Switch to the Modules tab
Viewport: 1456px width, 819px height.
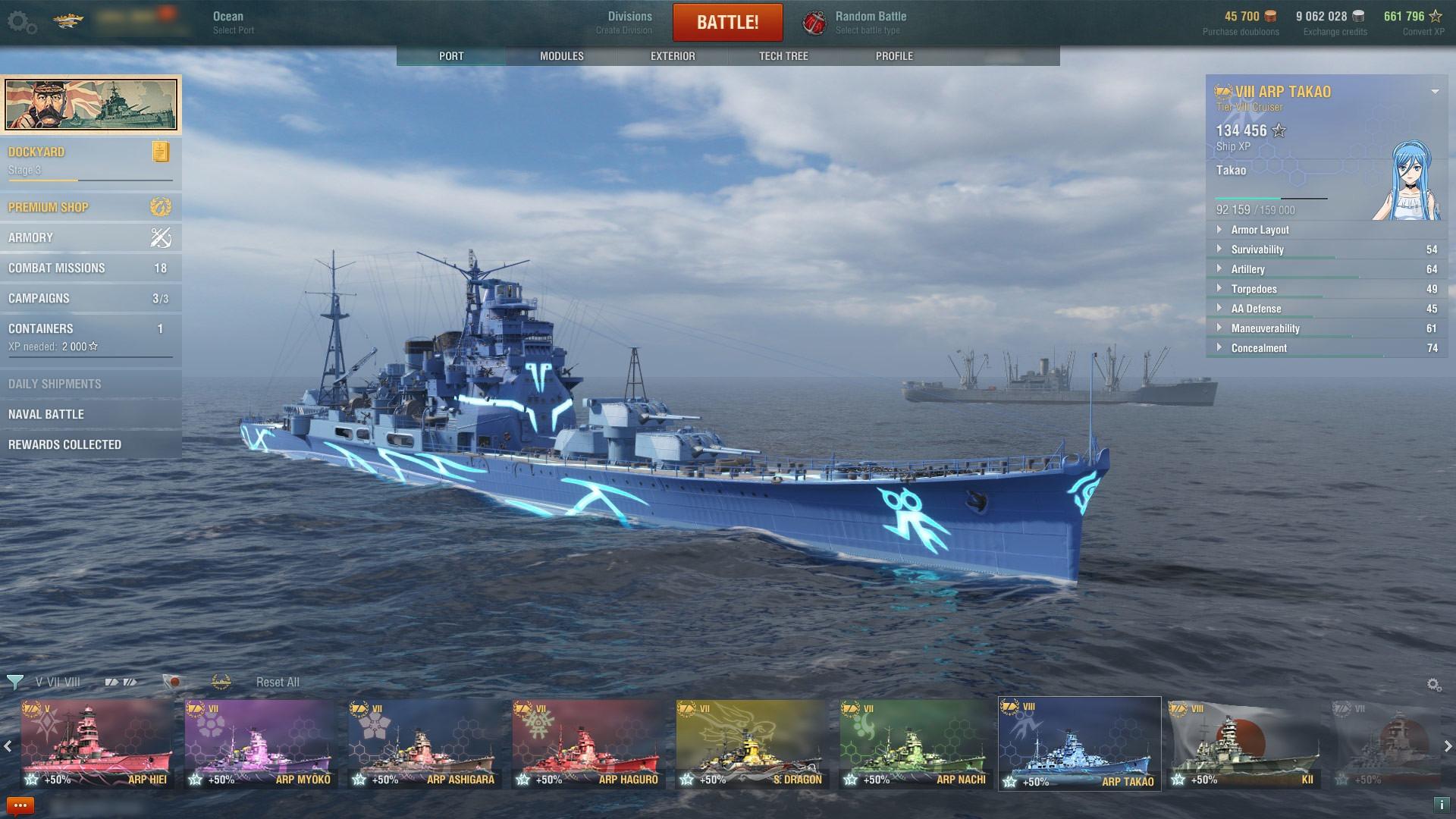pos(561,56)
